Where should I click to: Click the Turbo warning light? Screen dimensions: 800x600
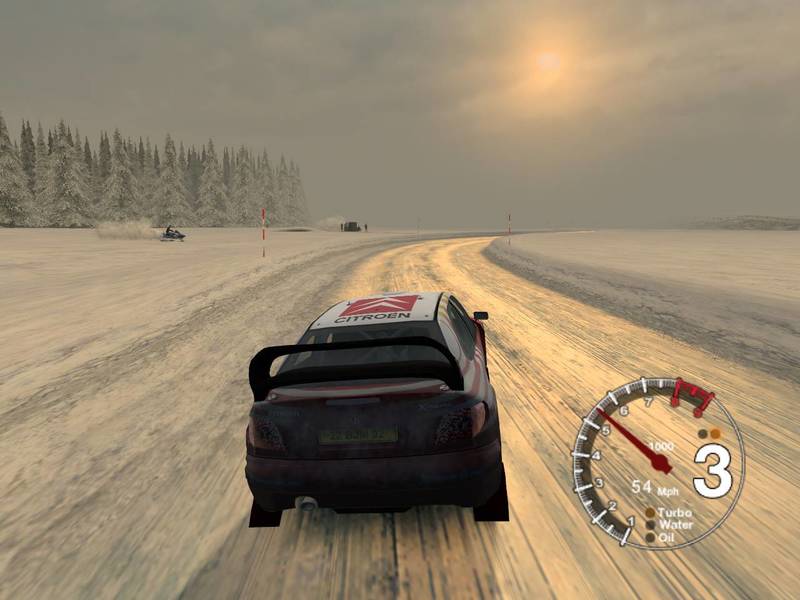(650, 512)
